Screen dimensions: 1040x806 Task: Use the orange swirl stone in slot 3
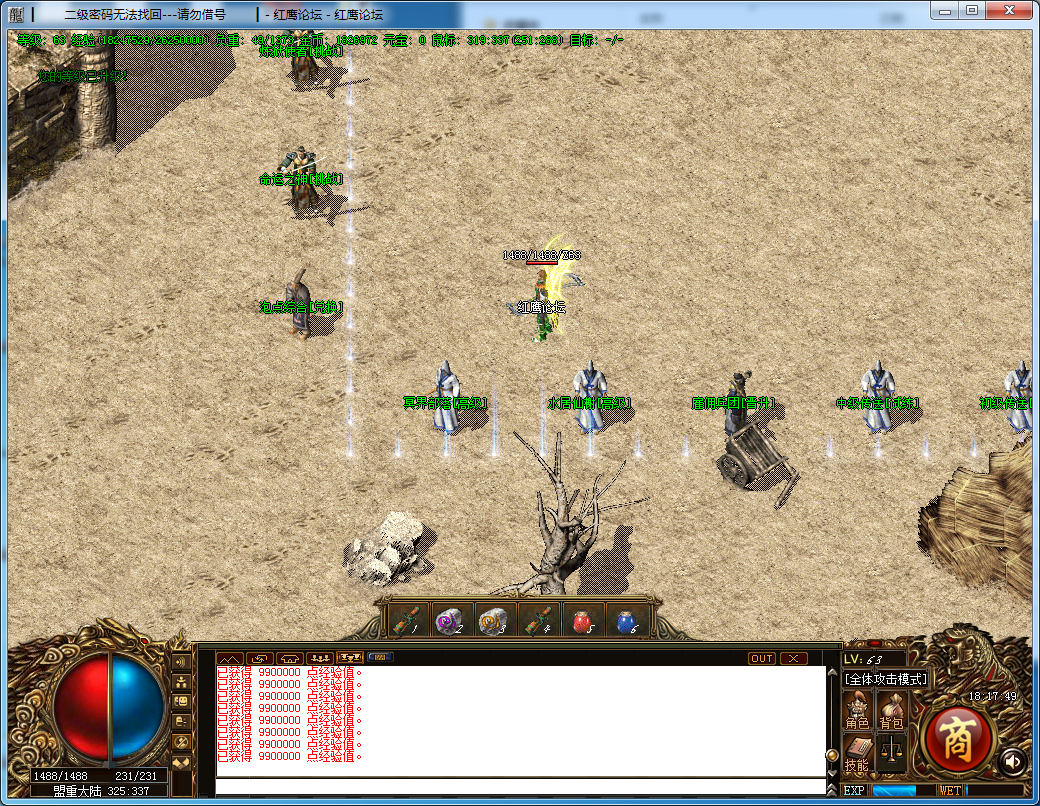493,621
